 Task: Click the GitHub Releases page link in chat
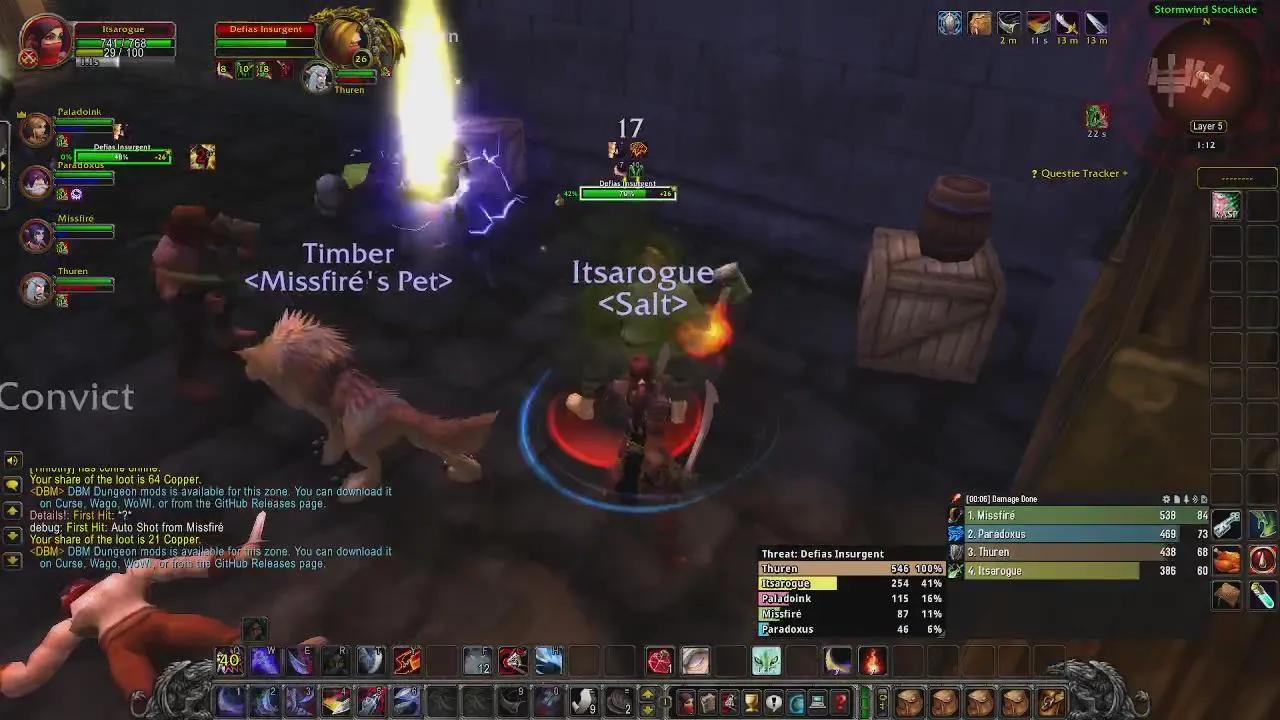pos(268,563)
